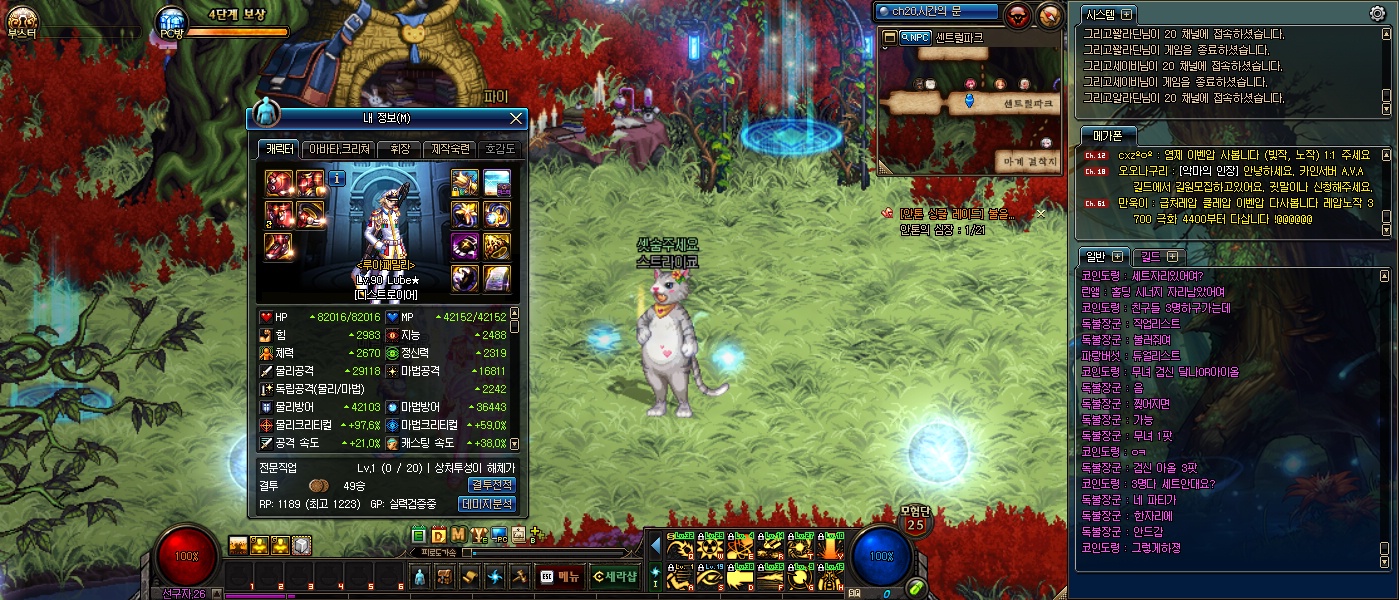Open the ch20 channel selector
The image size is (1399, 600).
[936, 12]
